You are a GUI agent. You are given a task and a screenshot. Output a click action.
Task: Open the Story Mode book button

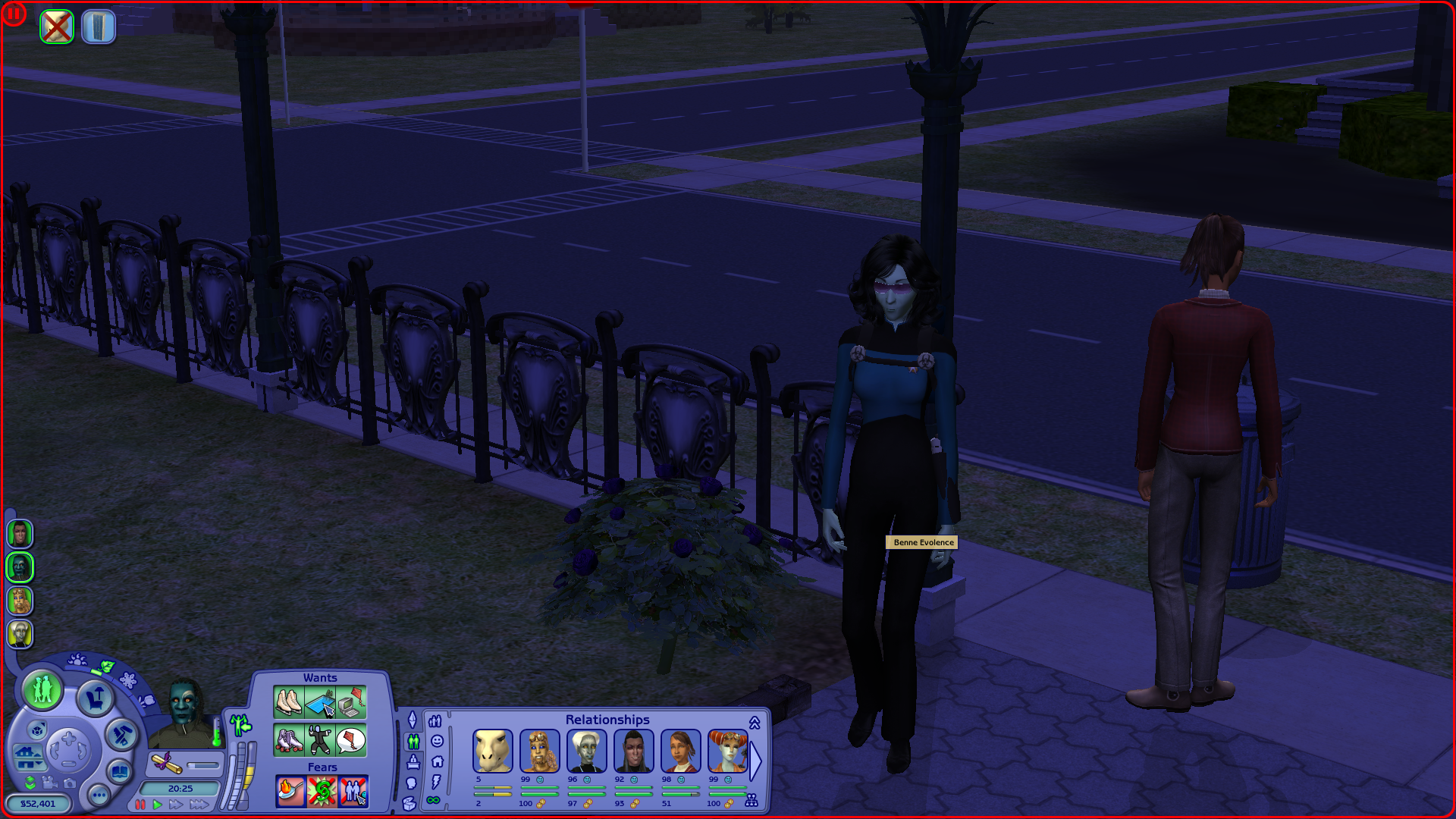[x=119, y=772]
